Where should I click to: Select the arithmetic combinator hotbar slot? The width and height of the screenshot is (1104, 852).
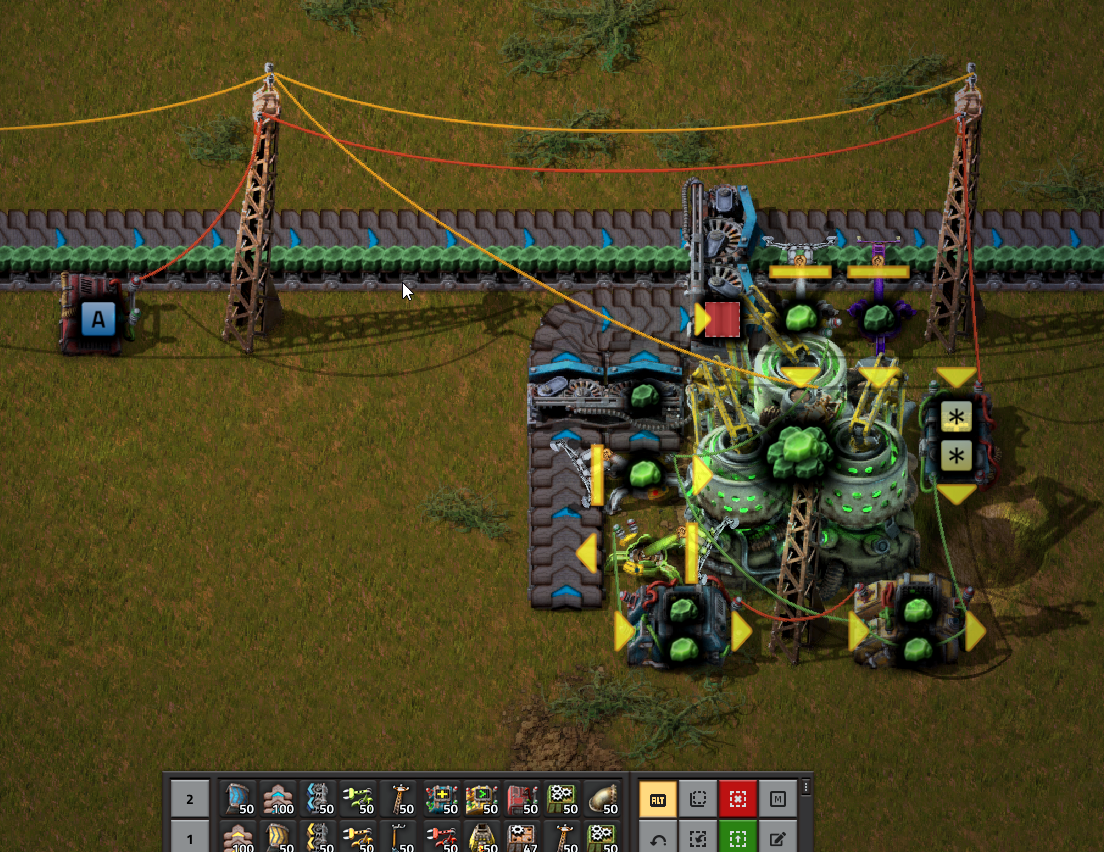tap(441, 798)
